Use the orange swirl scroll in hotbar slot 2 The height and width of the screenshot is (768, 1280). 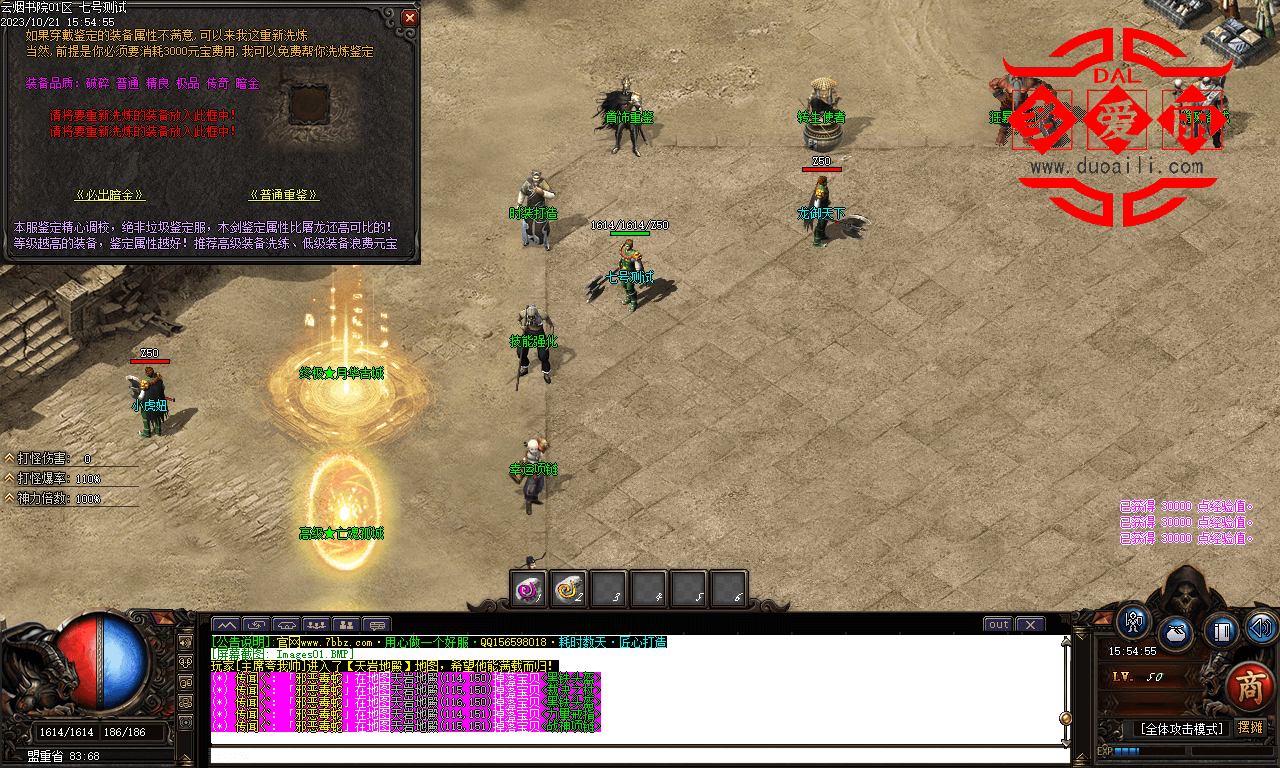569,590
